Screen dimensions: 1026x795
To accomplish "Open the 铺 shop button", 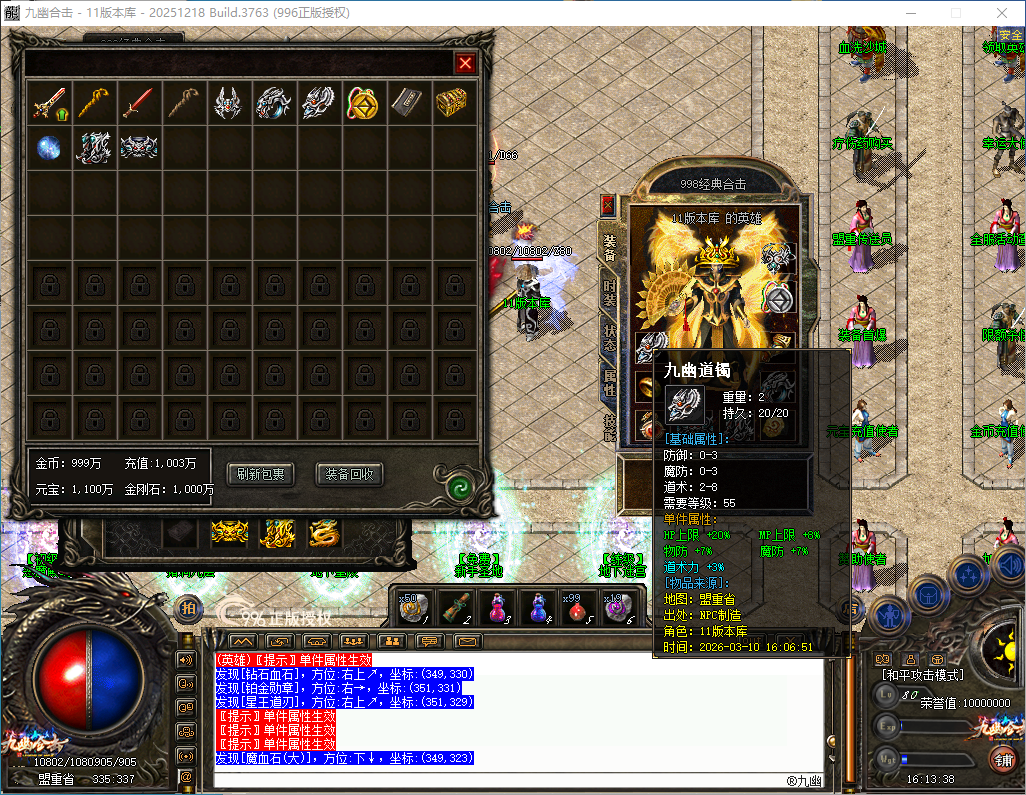I will (x=1001, y=758).
